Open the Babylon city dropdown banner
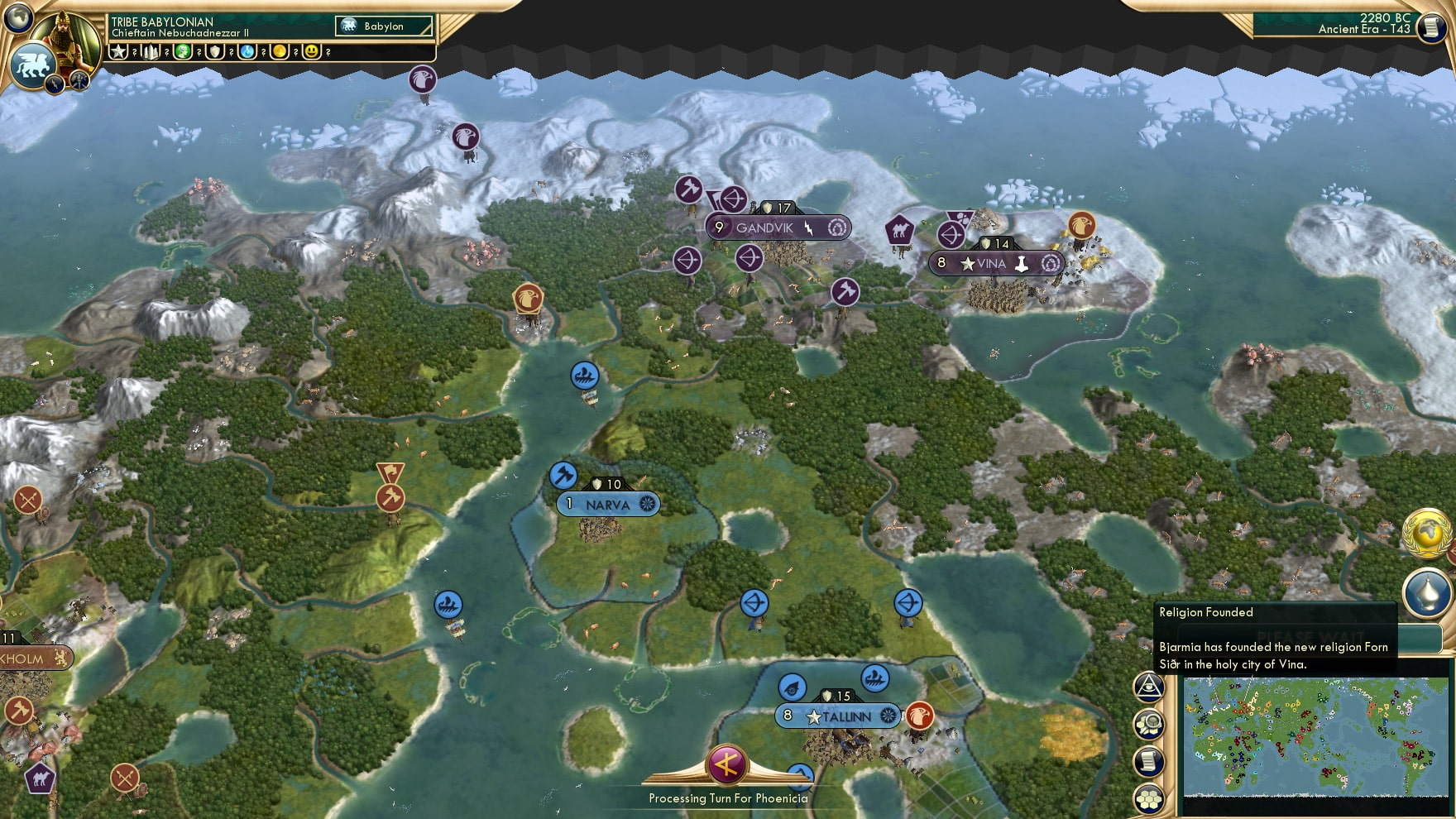Viewport: 1456px width, 819px height. (x=382, y=26)
